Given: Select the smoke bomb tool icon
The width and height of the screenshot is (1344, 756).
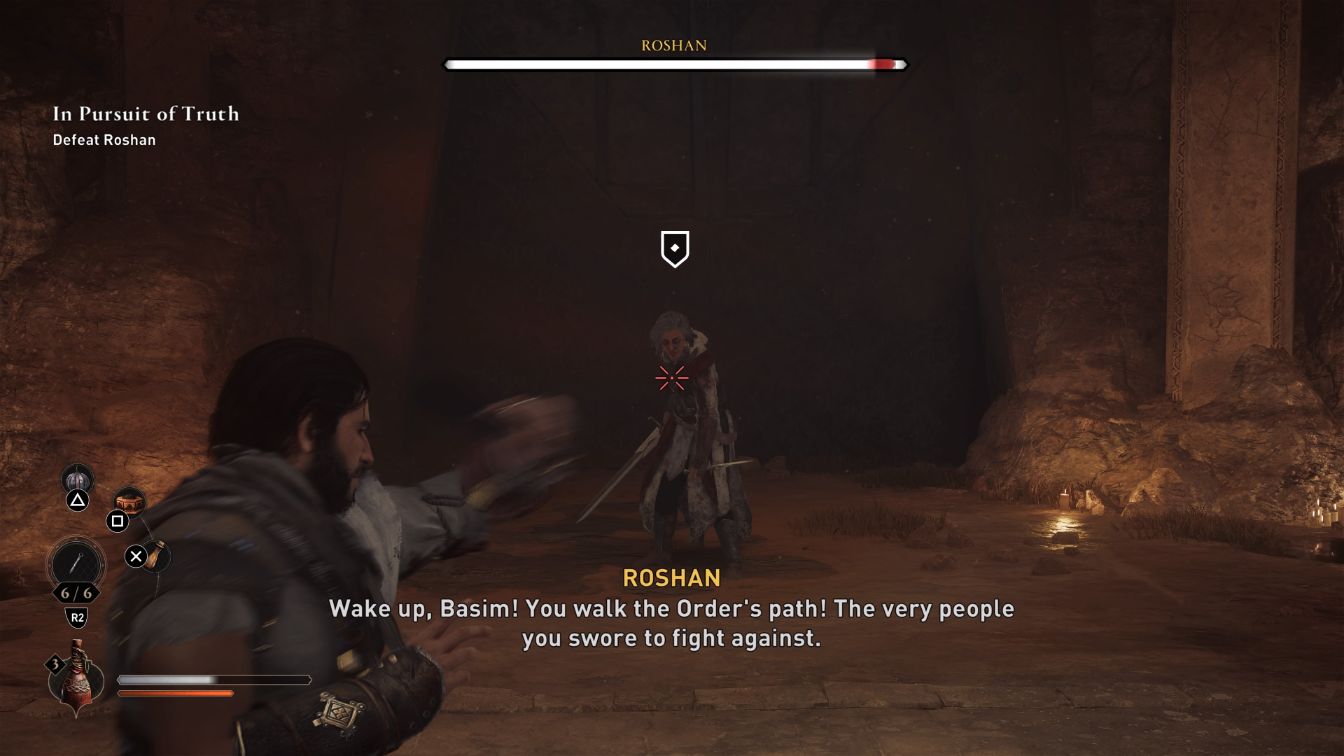Looking at the screenshot, I should (x=77, y=478).
